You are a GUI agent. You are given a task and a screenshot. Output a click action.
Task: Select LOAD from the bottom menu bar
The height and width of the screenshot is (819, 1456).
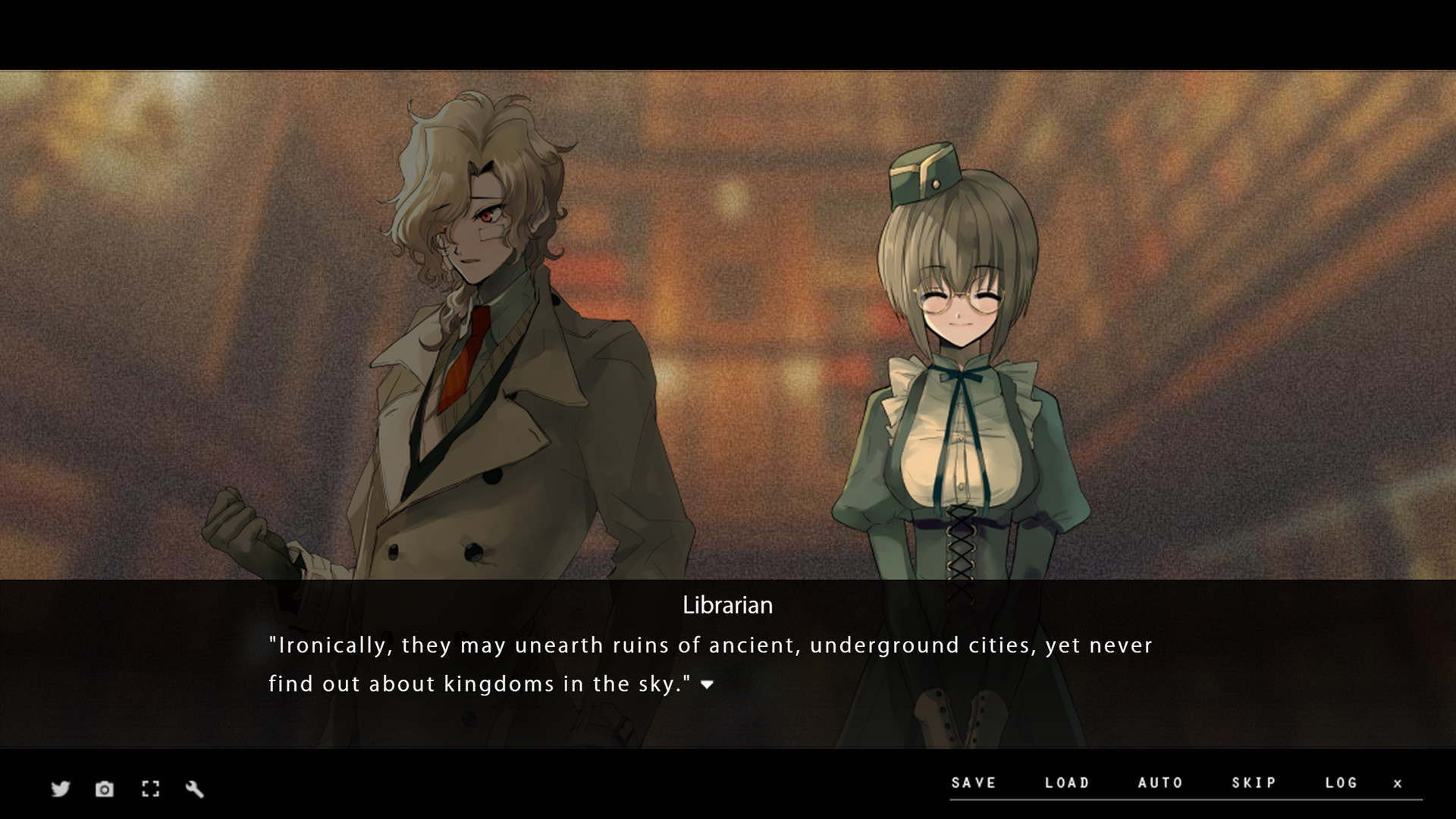(x=1068, y=783)
